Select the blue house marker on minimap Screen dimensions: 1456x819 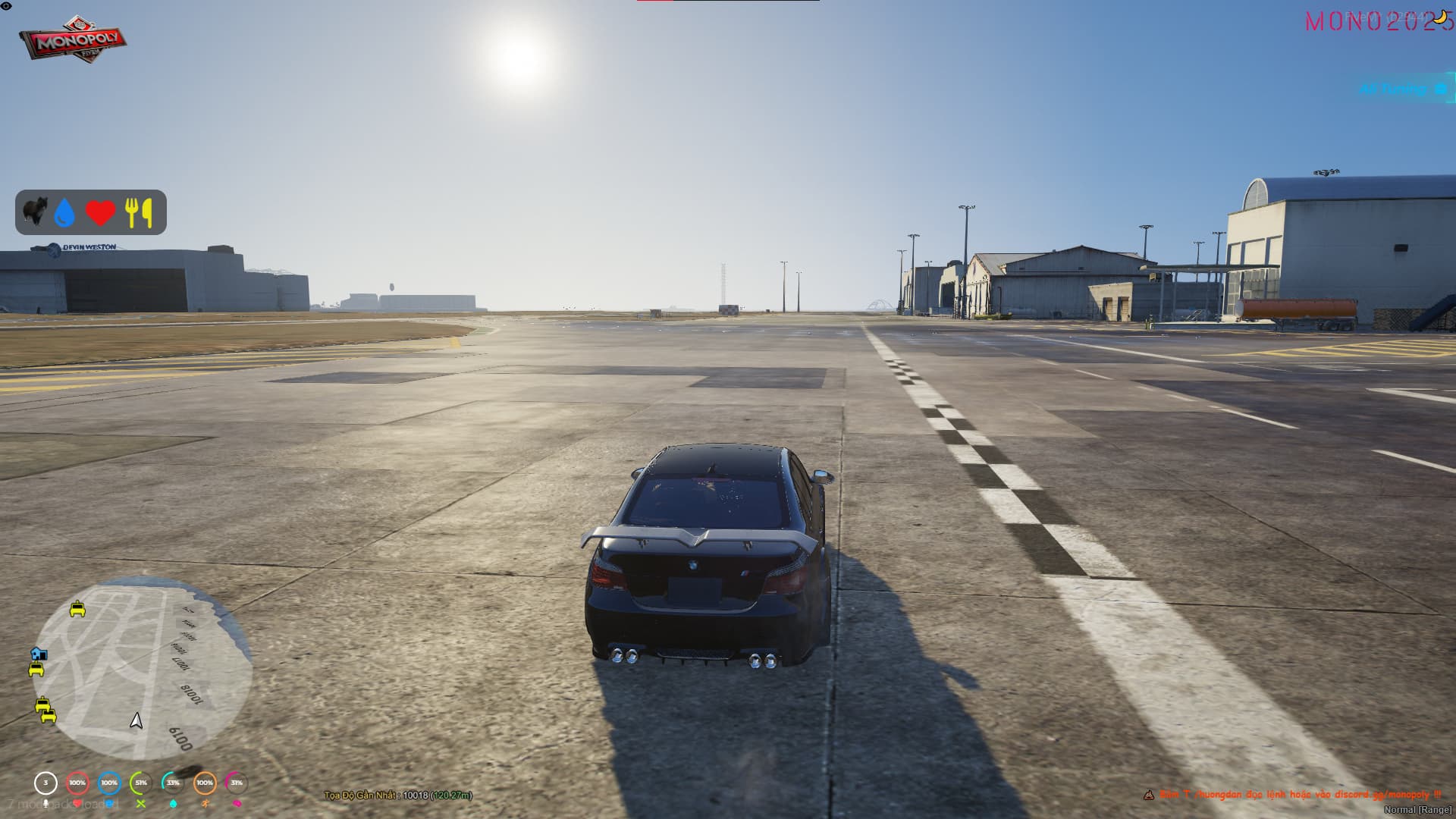(39, 654)
